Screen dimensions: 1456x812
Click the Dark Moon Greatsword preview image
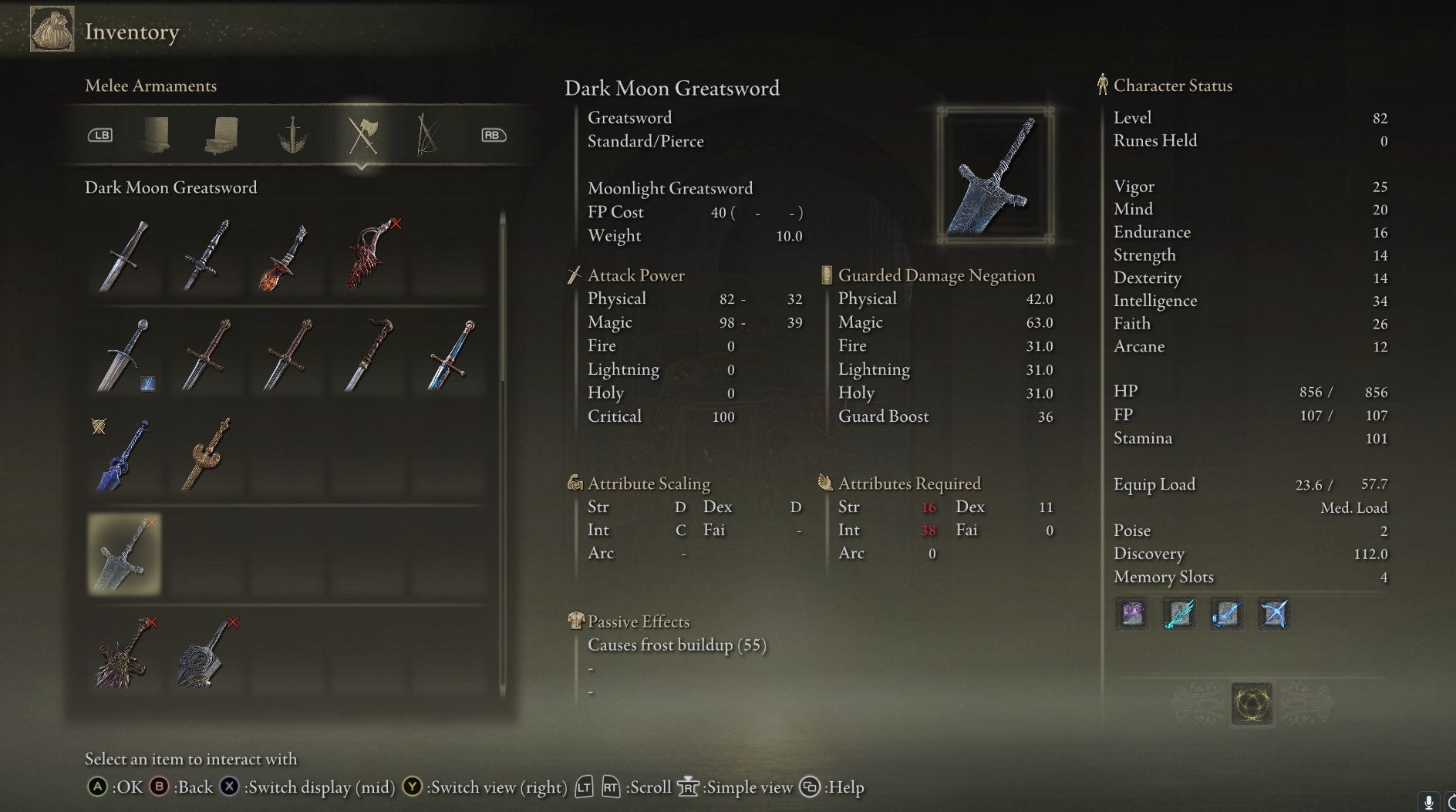995,174
